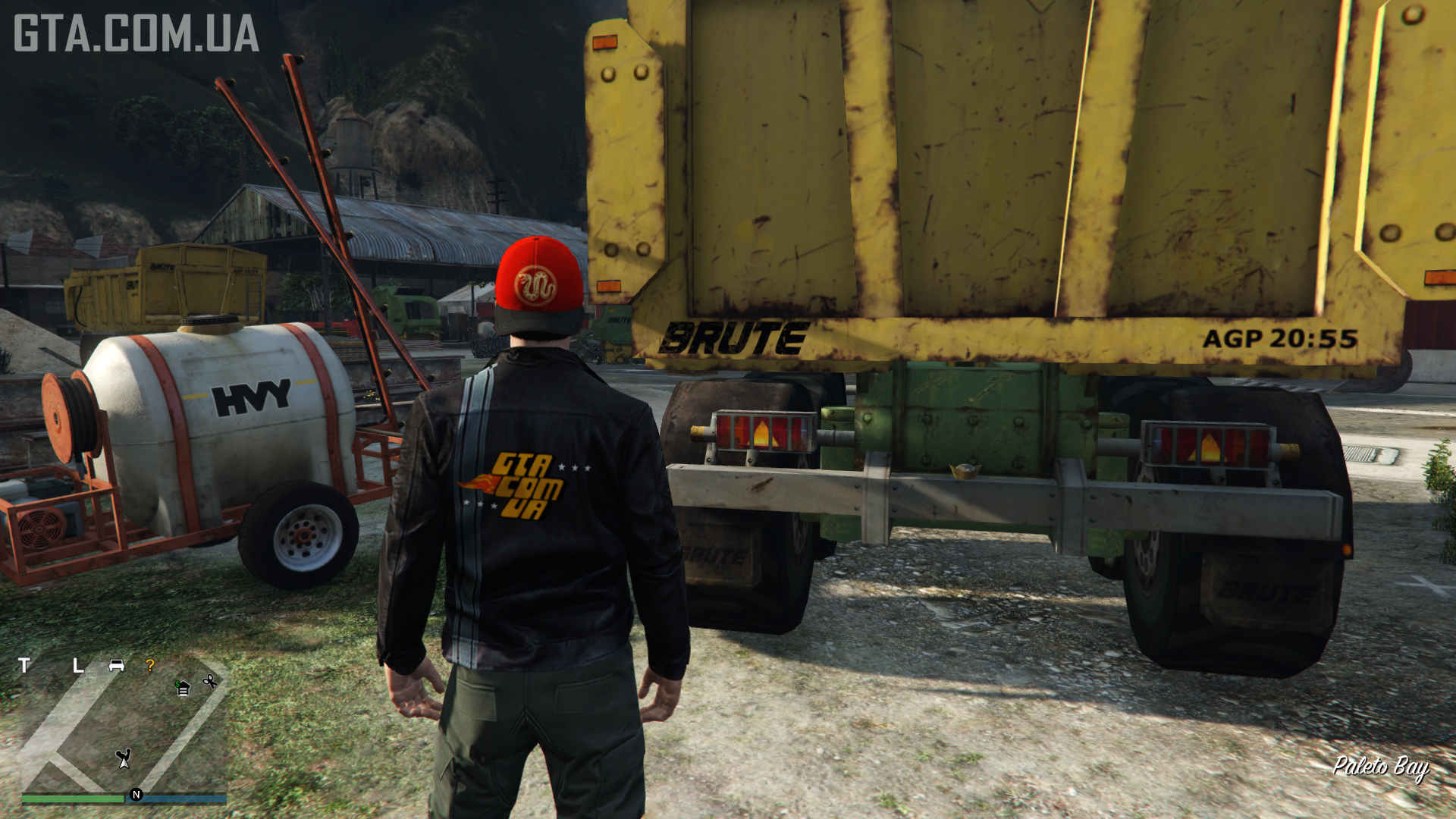1456x819 pixels.
Task: Select the L blip on the minimap
Action: point(77,666)
